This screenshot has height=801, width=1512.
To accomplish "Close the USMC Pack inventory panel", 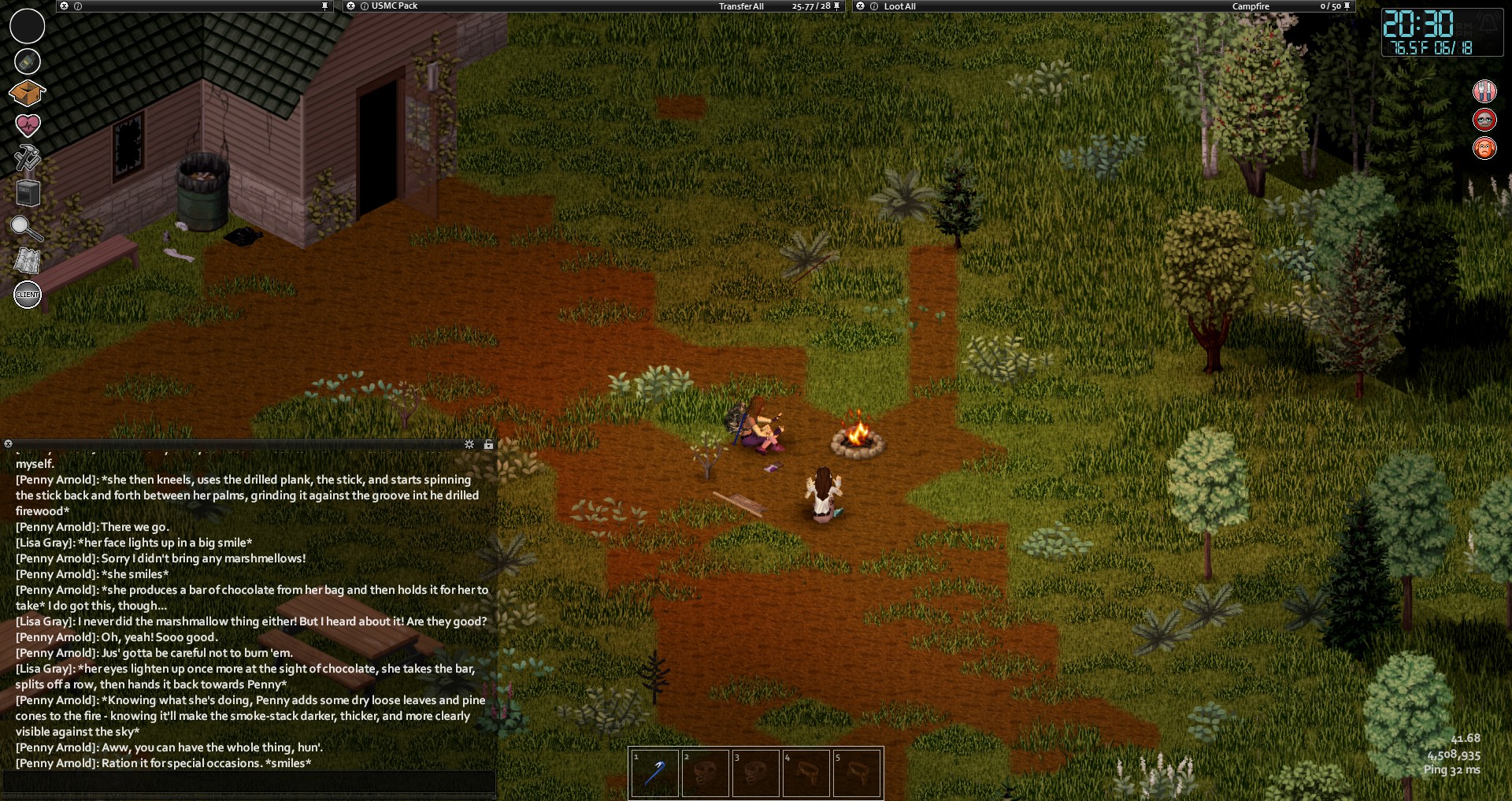I will [351, 6].
